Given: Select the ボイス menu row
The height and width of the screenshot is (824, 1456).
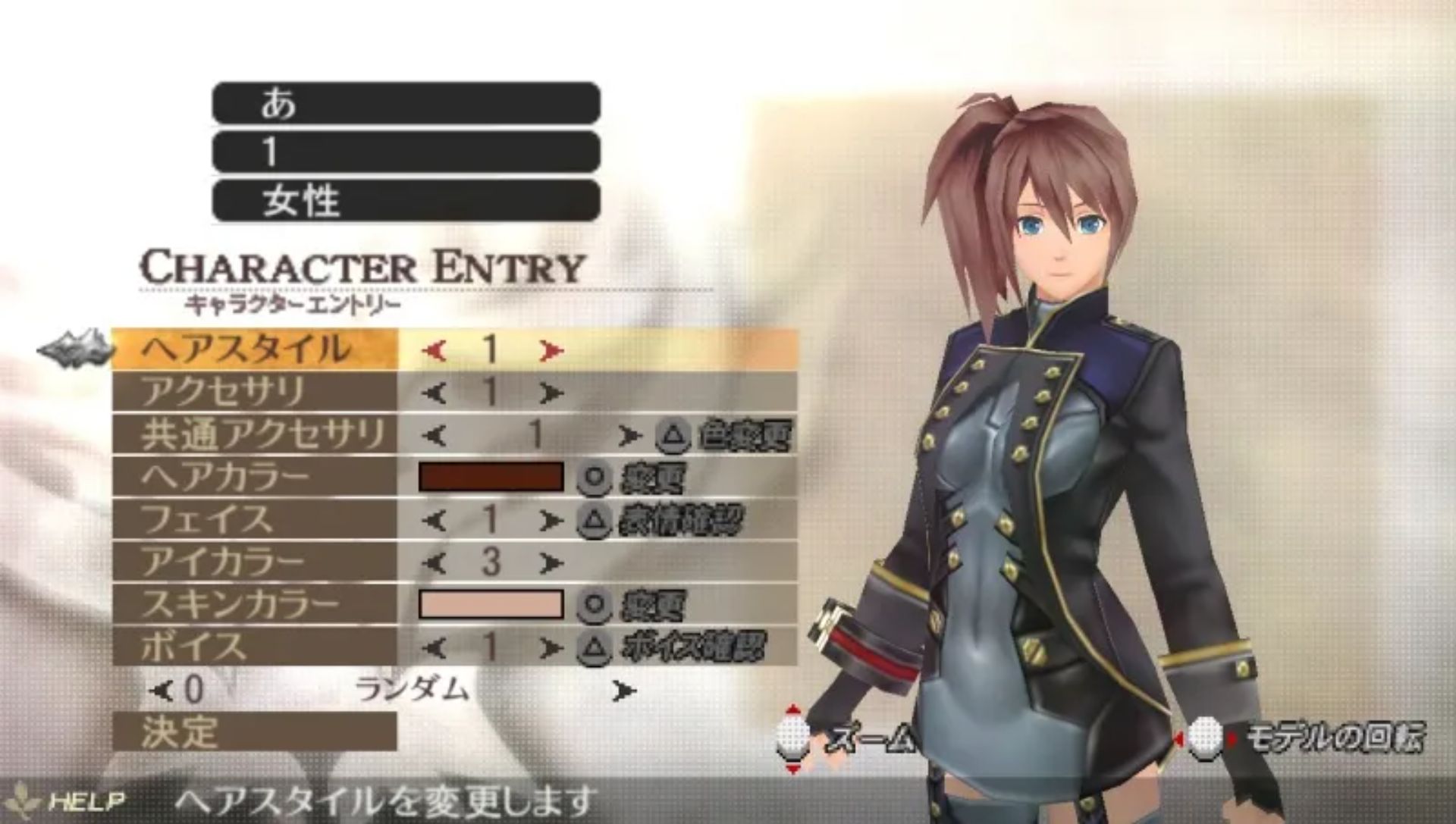Looking at the screenshot, I should [254, 647].
